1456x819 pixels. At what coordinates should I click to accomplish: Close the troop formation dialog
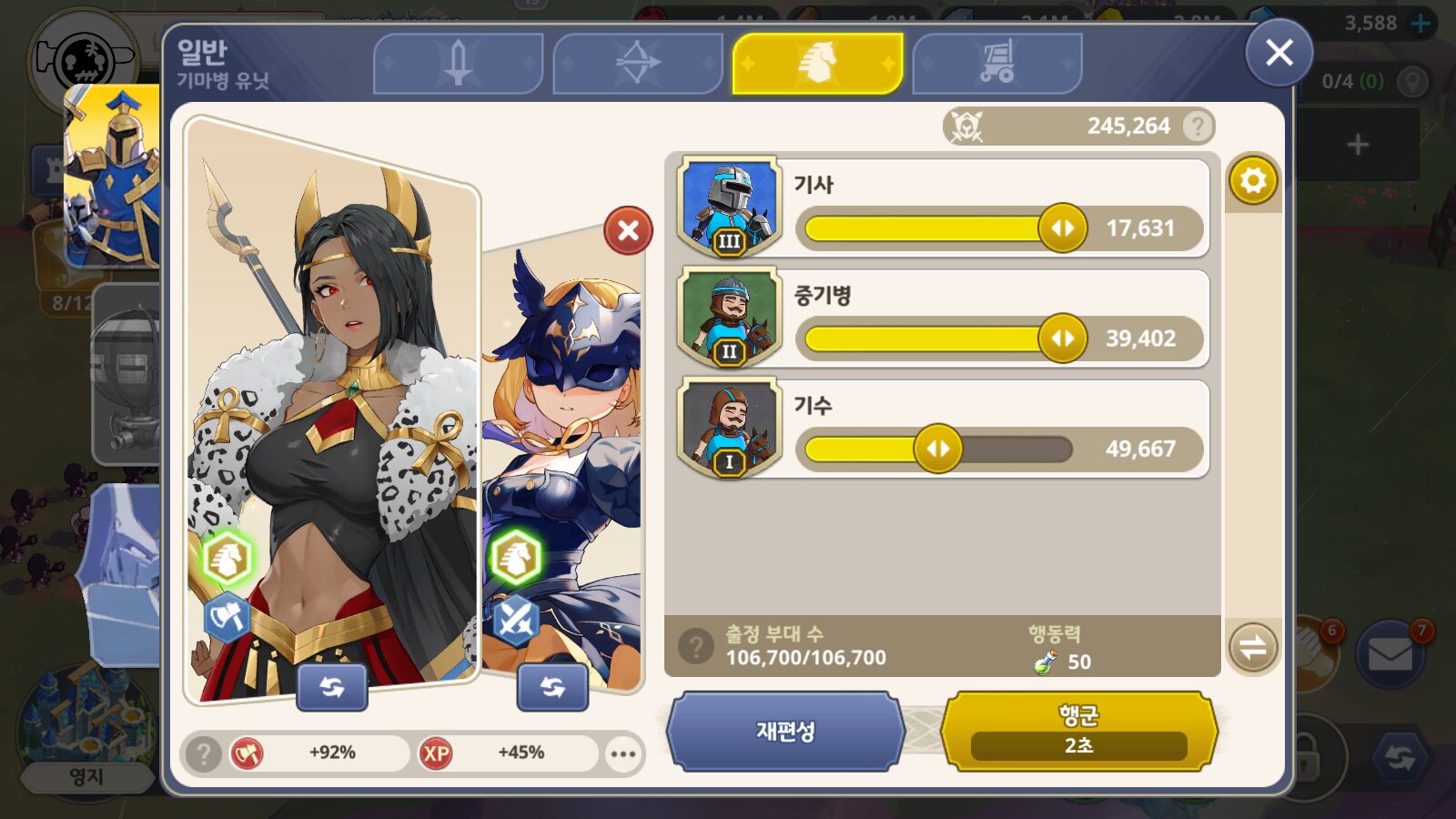coord(1279,53)
